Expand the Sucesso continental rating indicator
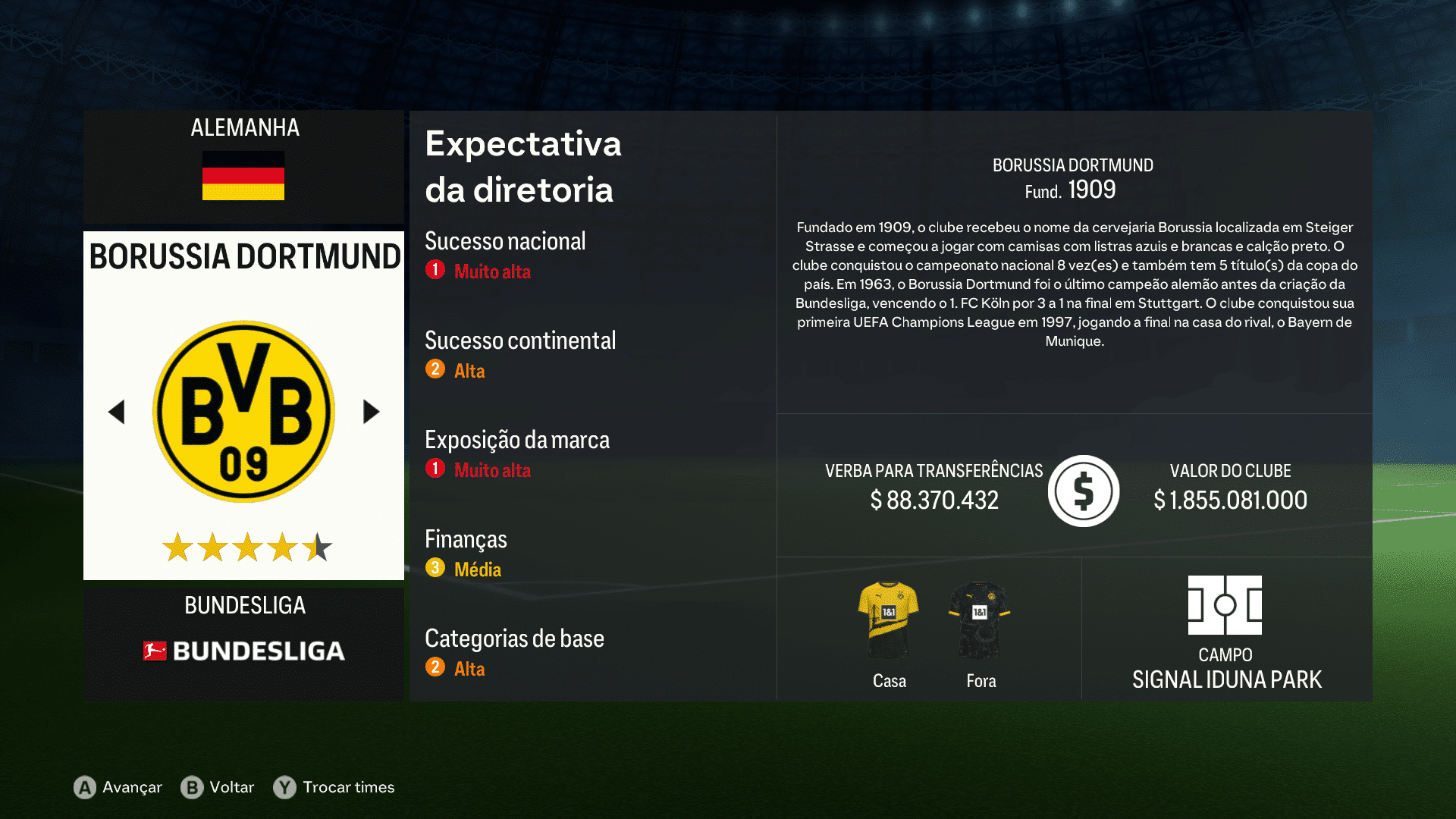Image resolution: width=1456 pixels, height=819 pixels. click(435, 369)
